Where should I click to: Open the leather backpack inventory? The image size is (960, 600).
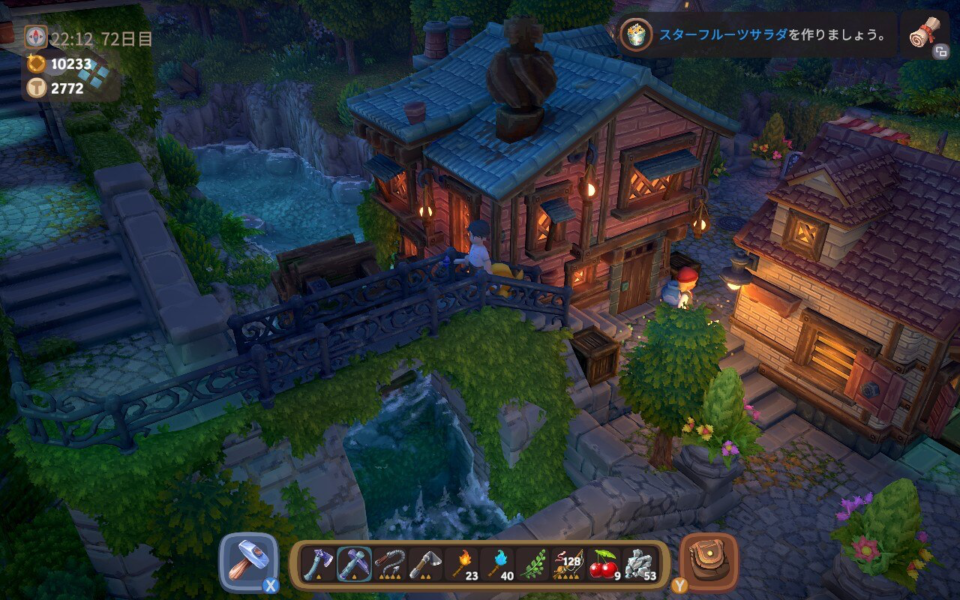click(x=709, y=561)
